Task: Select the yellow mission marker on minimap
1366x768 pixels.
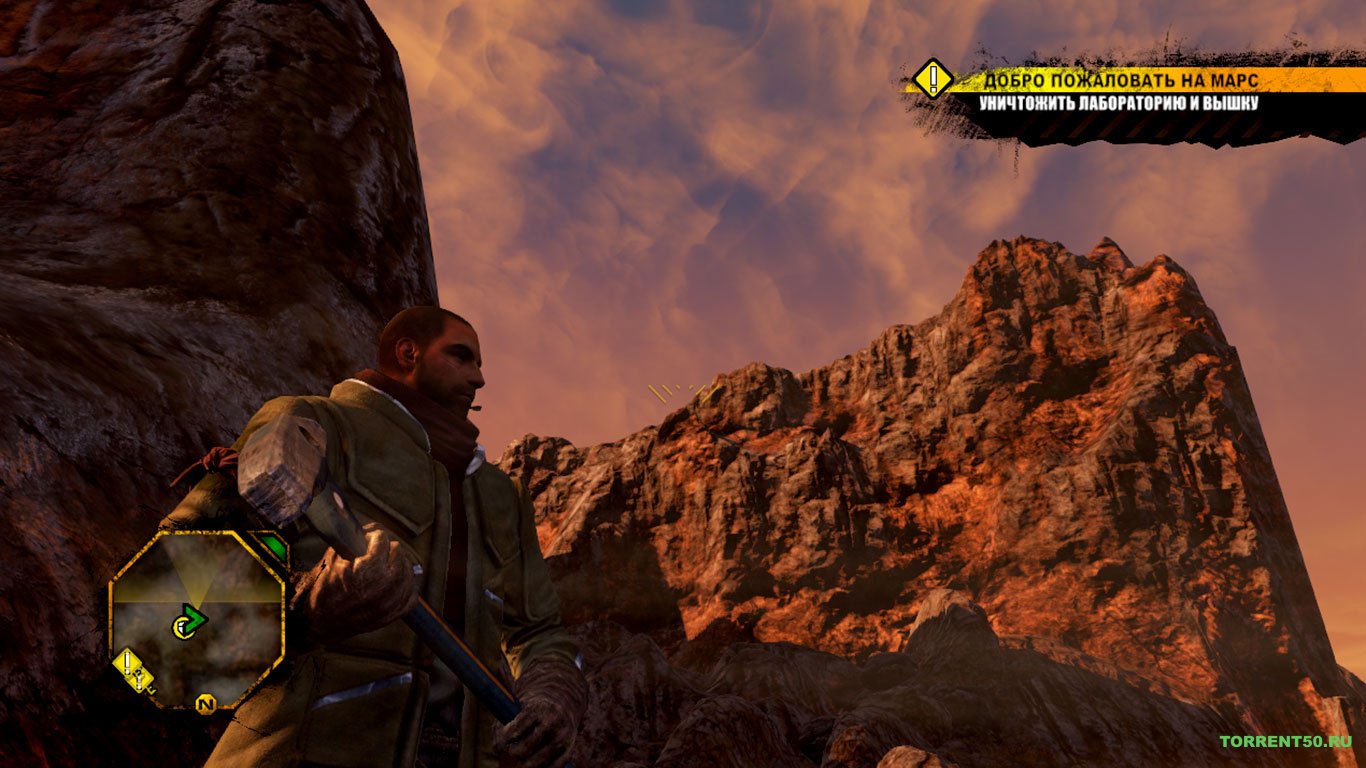Action: [127, 661]
